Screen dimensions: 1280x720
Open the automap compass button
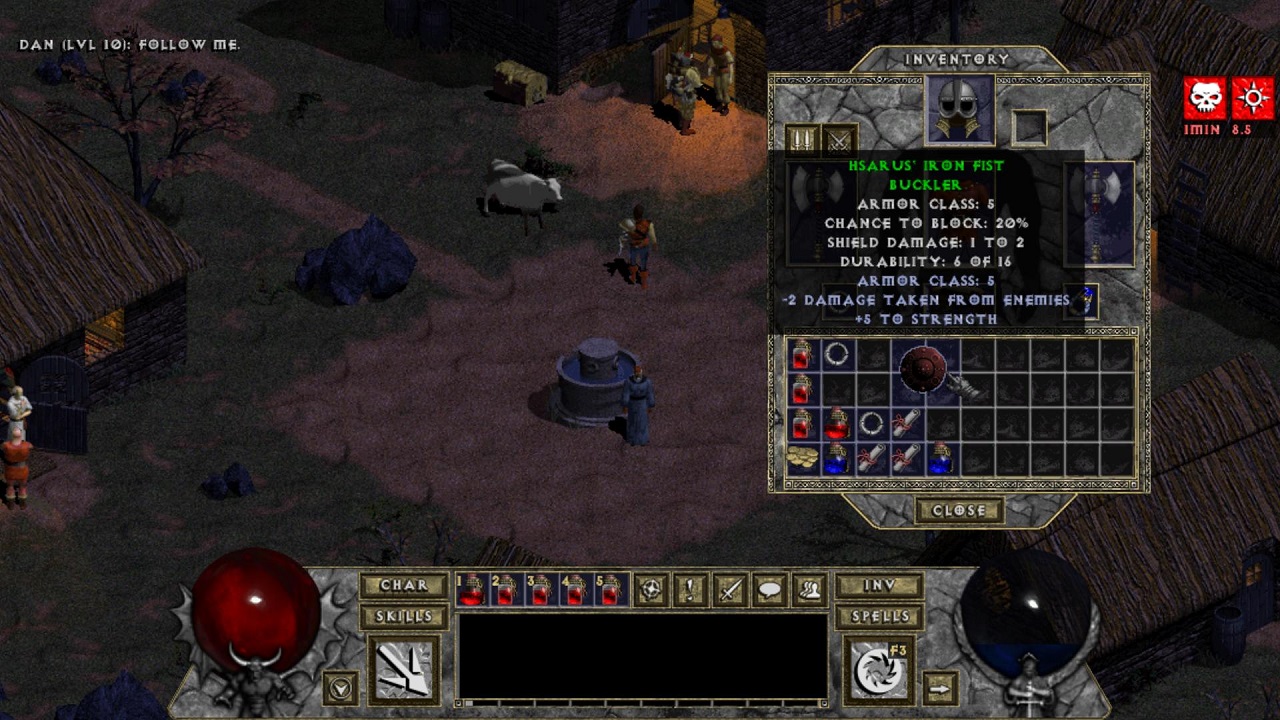click(x=651, y=591)
